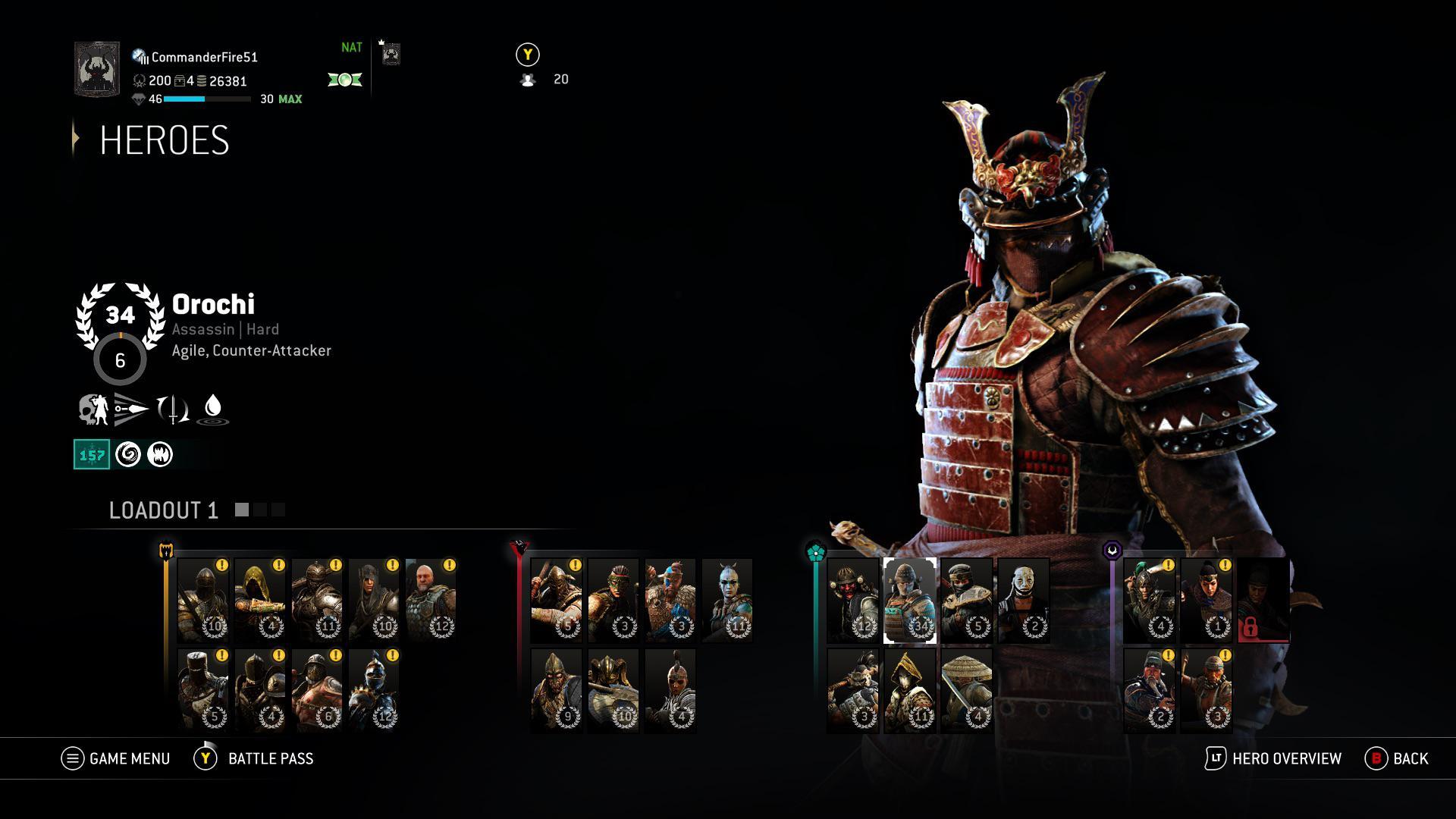Viewport: 1456px width, 819px height.
Task: Click the swirl emblem icon beside the 157 badge
Action: click(127, 455)
